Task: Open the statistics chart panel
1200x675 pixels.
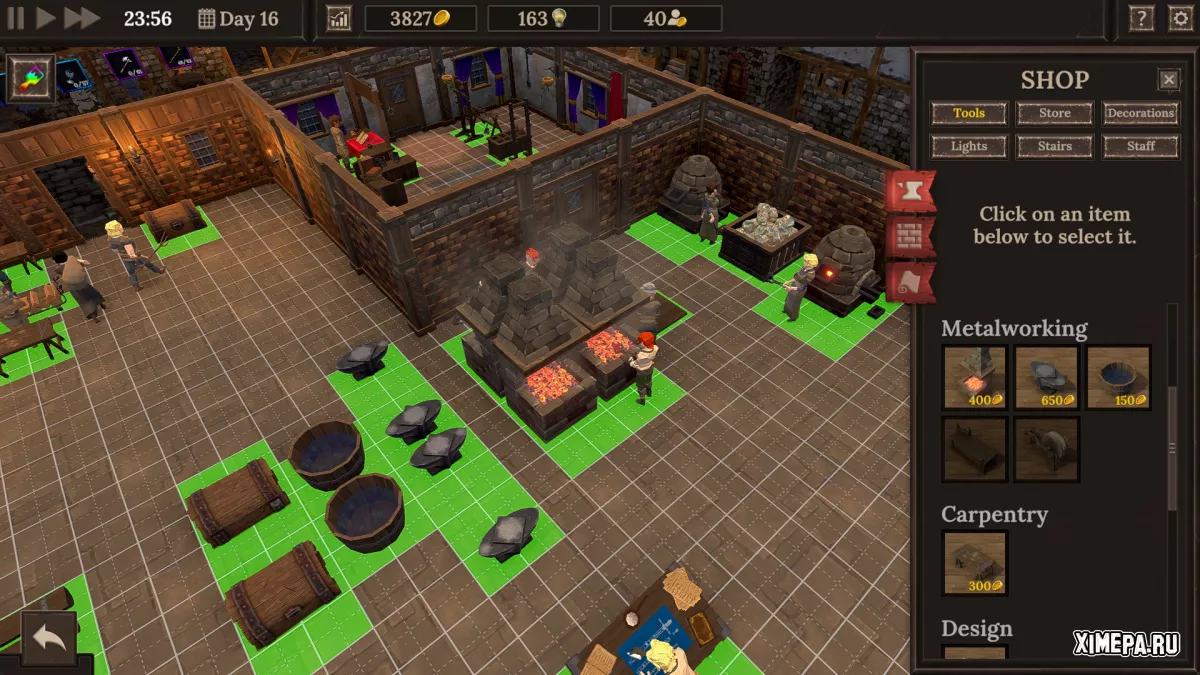Action: 339,19
